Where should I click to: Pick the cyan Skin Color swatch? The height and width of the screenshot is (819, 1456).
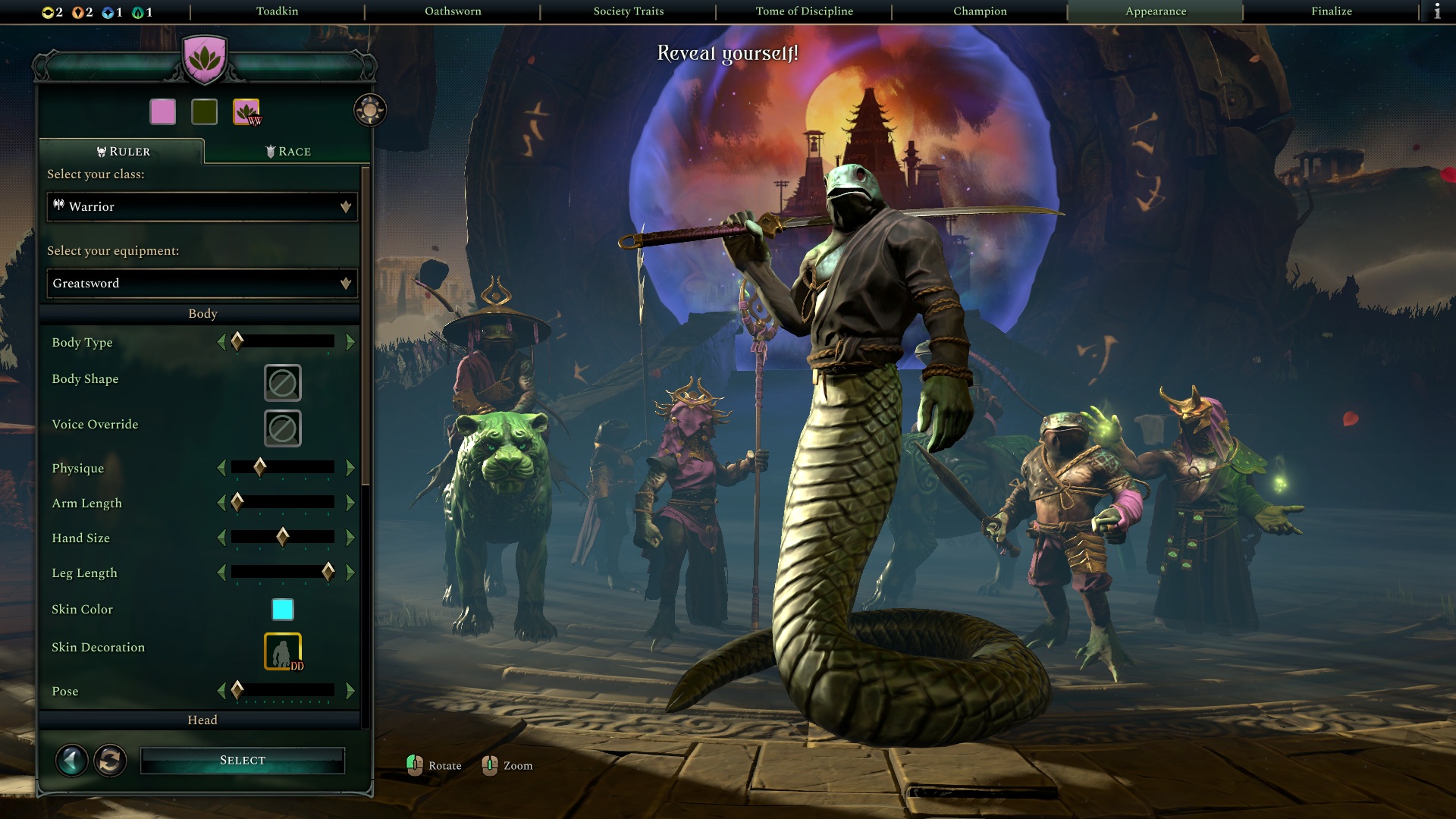281,609
